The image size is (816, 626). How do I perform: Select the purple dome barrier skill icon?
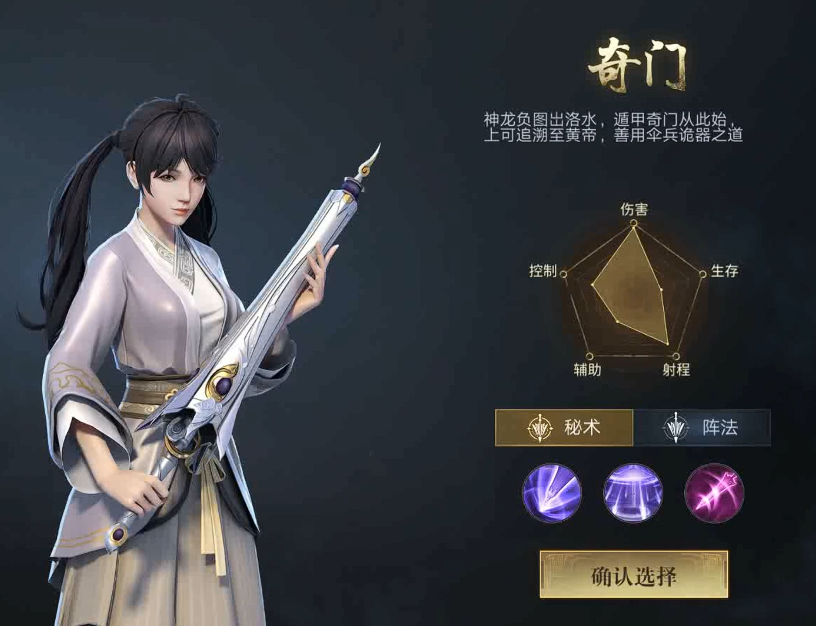(633, 493)
